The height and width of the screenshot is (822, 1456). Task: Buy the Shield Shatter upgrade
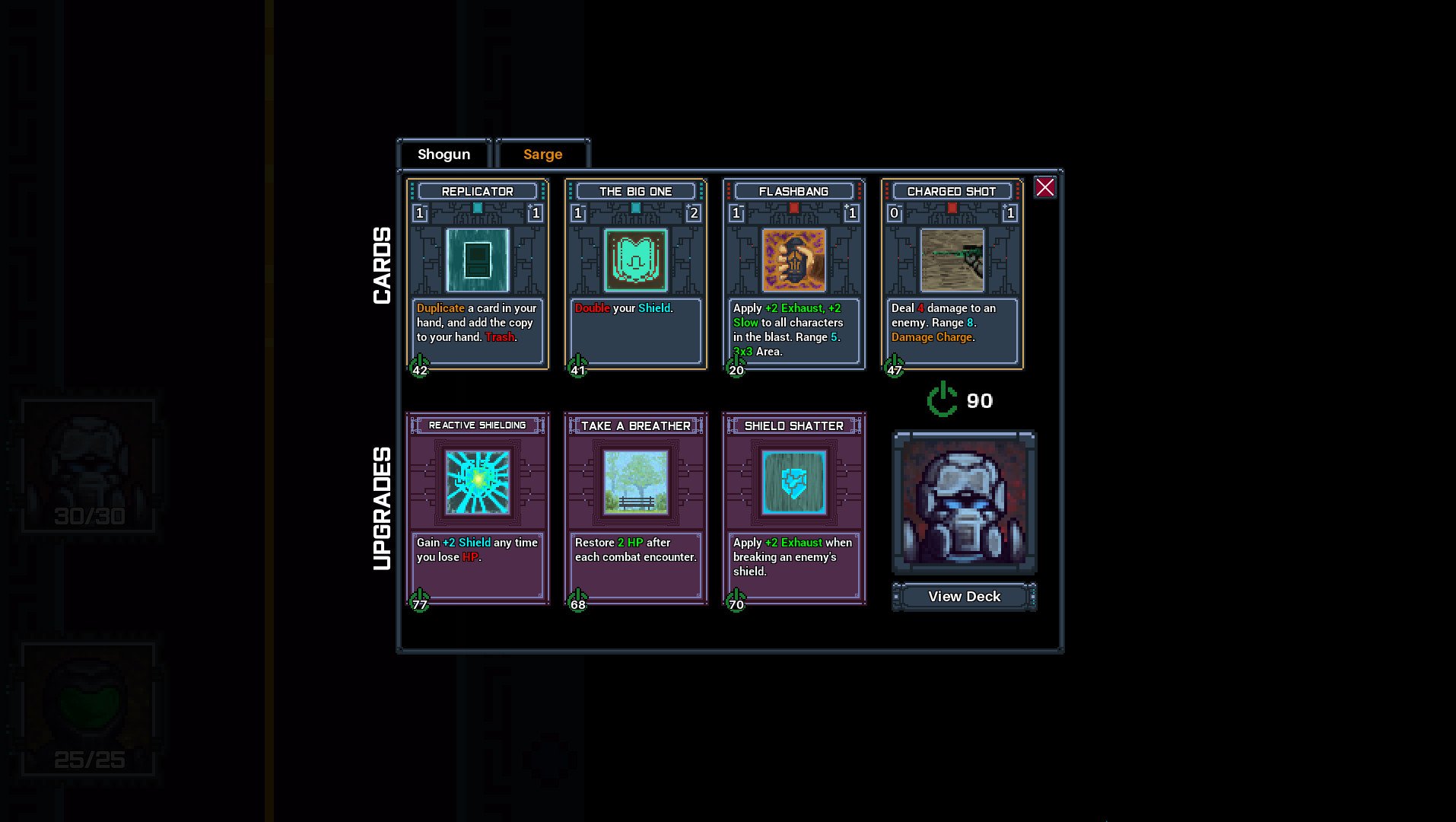point(794,508)
